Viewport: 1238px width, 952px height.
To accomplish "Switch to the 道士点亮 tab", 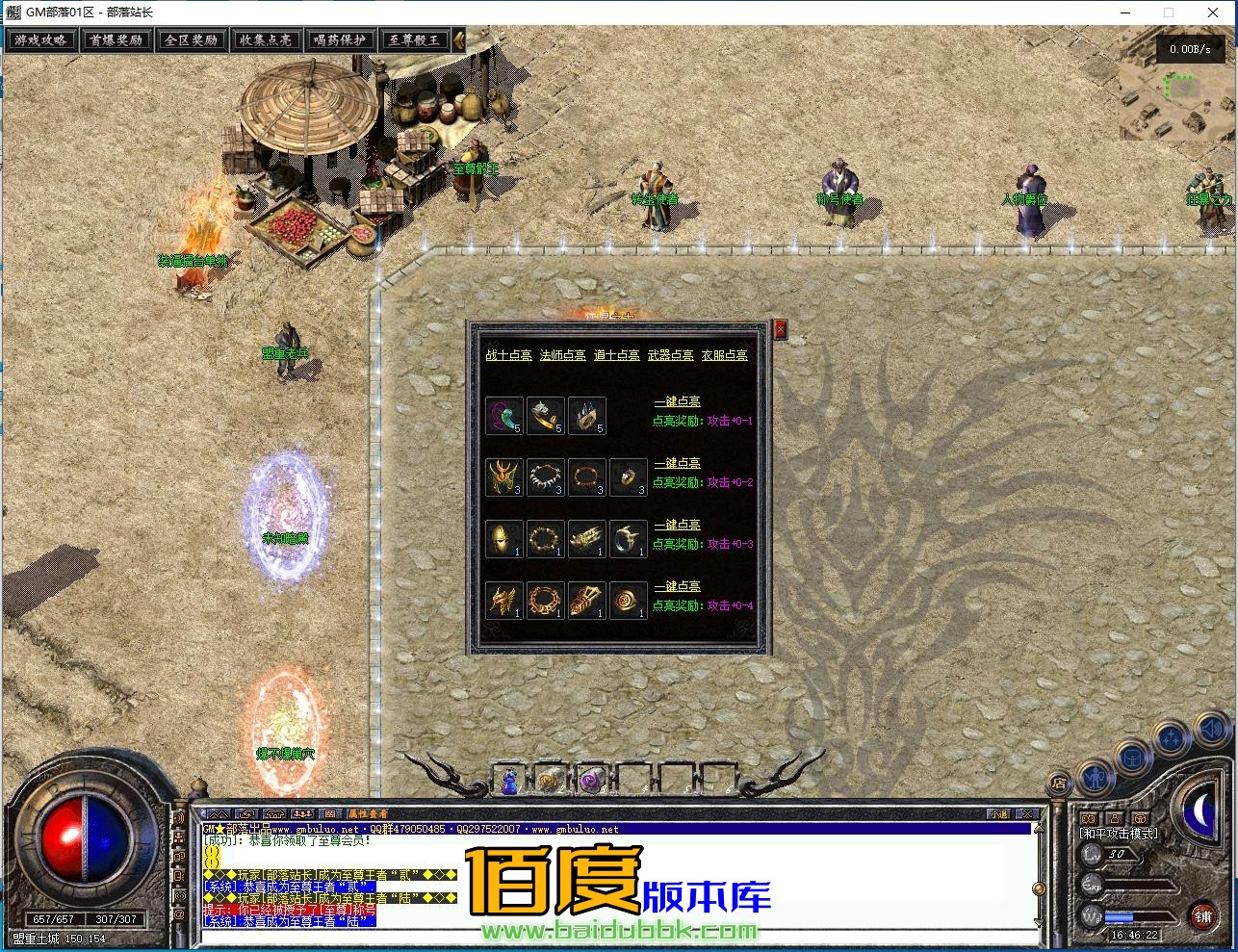I will (x=616, y=355).
